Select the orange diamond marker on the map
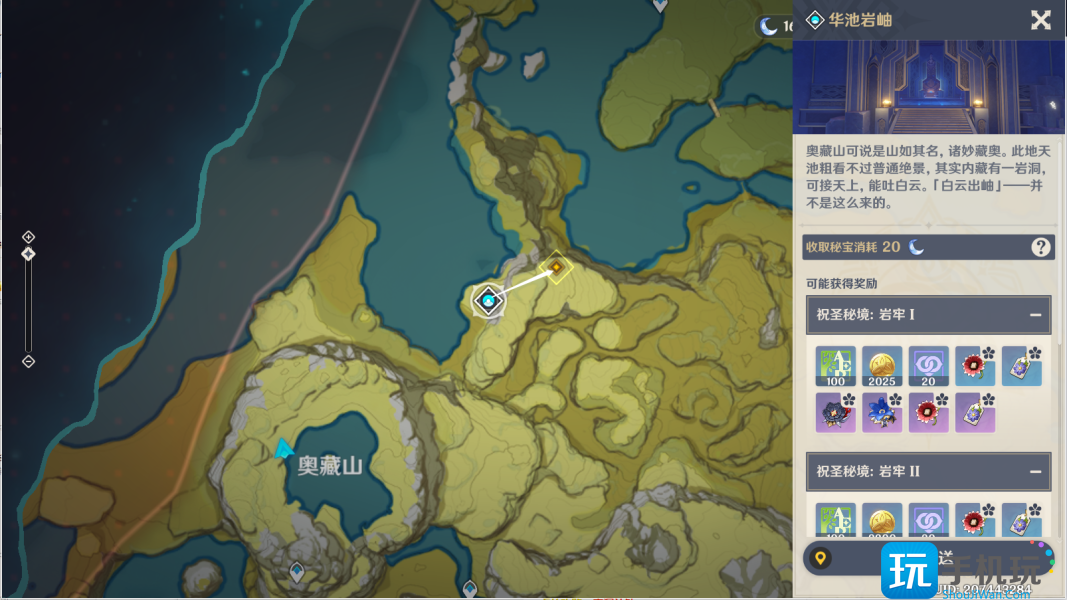This screenshot has height=600, width=1067. coord(555,268)
